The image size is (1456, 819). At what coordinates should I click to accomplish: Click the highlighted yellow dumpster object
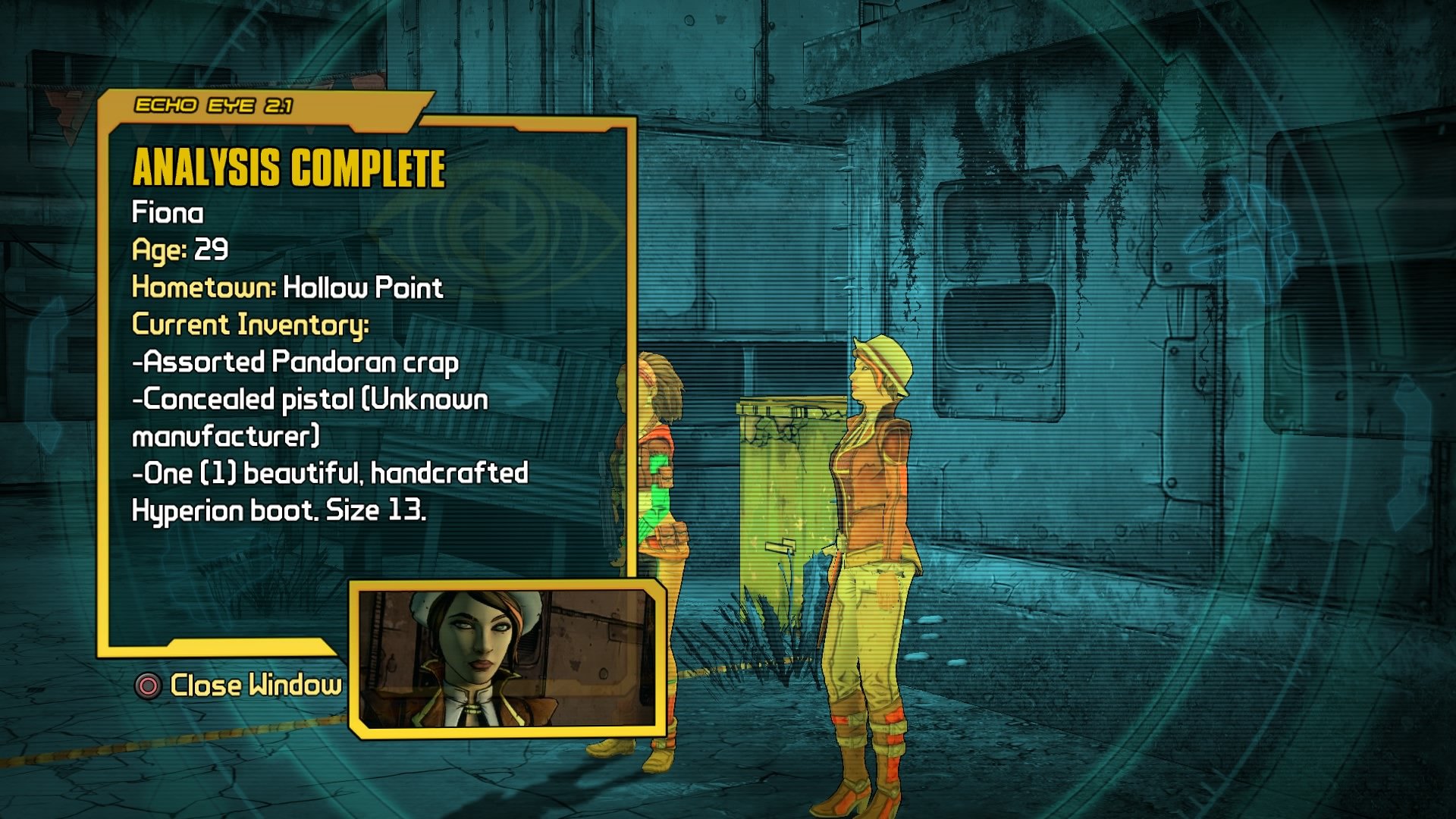click(773, 485)
